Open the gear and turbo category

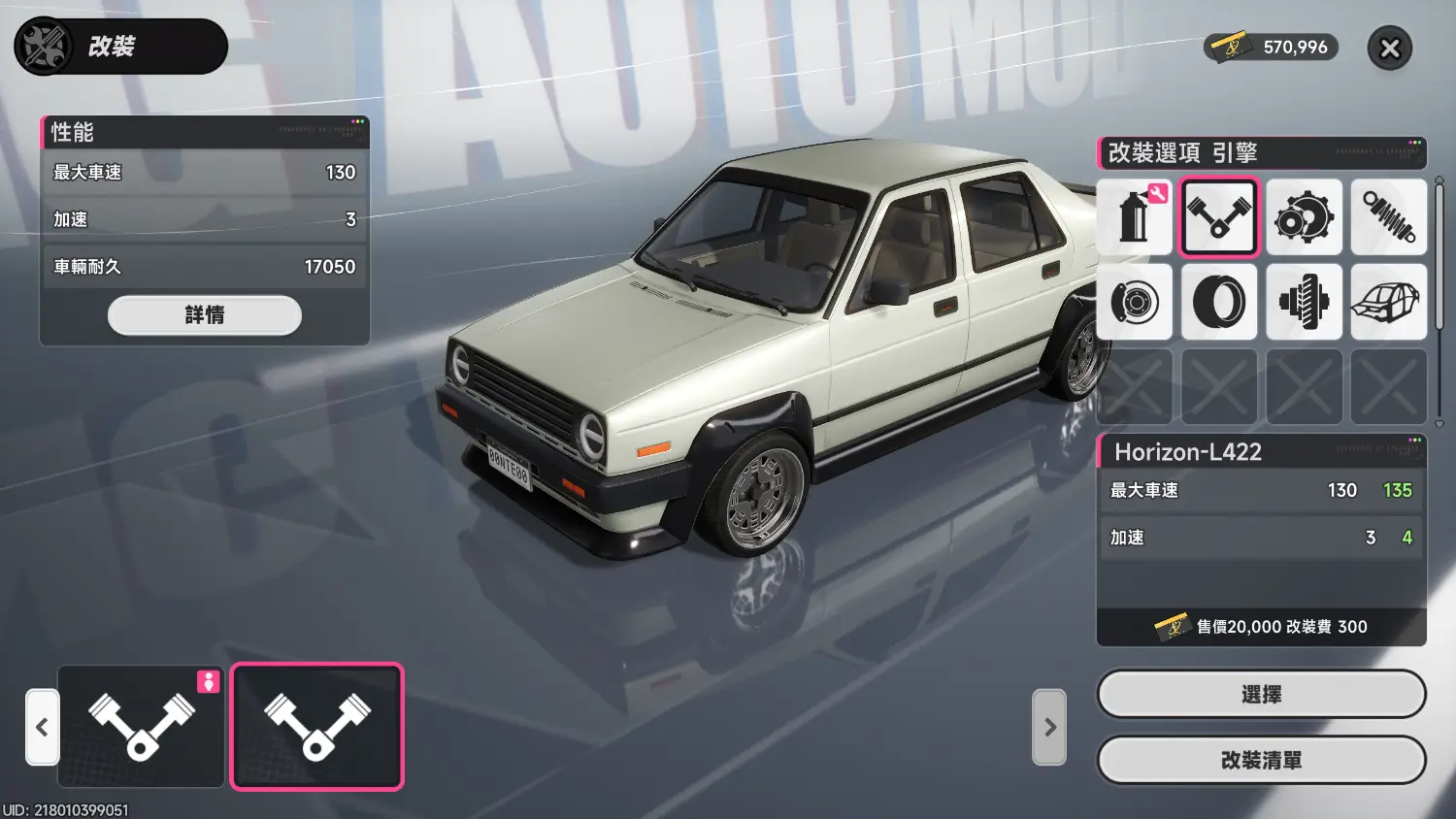1304,217
